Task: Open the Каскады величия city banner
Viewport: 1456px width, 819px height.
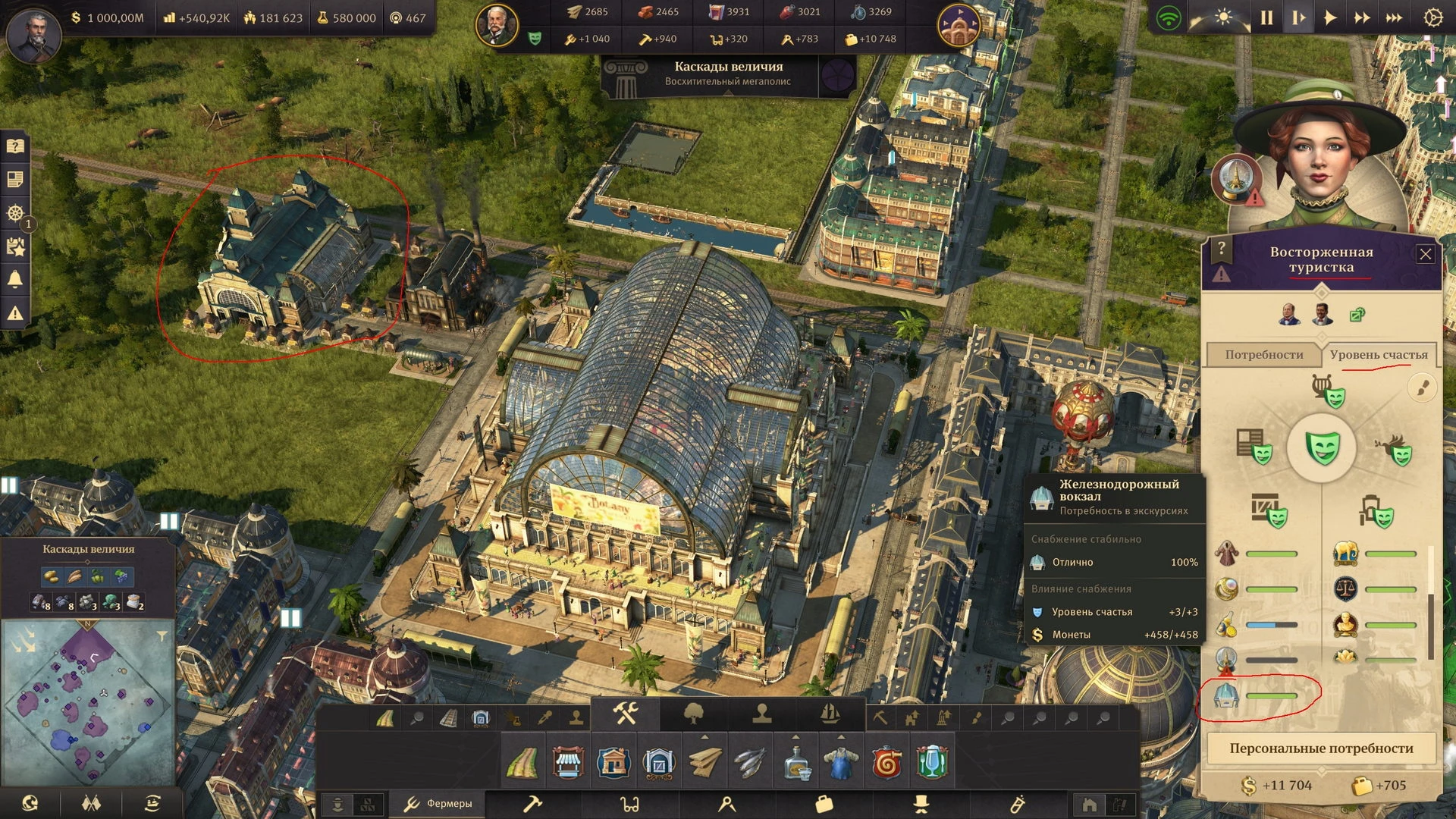Action: 728,74
